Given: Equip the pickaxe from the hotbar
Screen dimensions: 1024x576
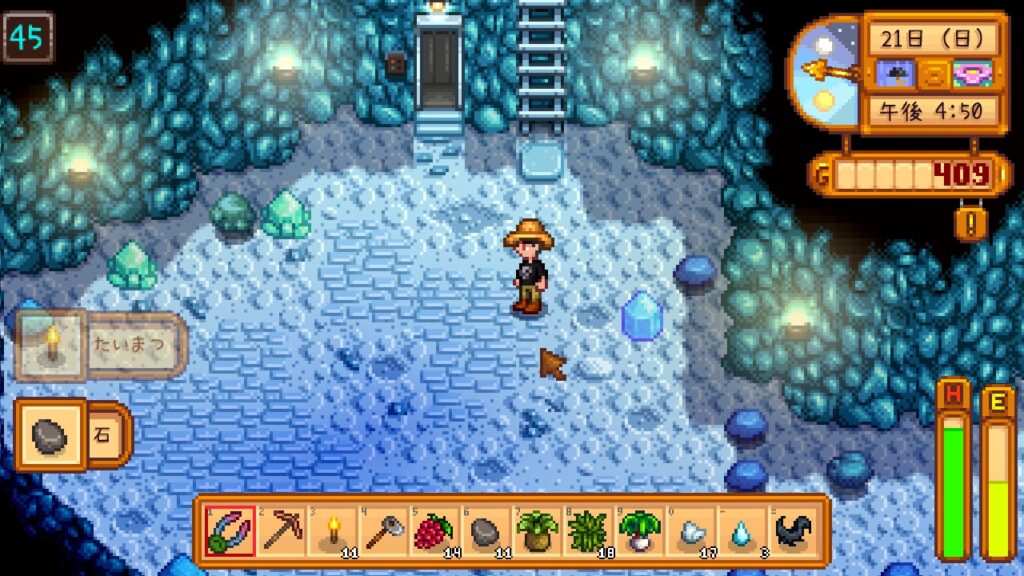Looking at the screenshot, I should pos(281,531).
